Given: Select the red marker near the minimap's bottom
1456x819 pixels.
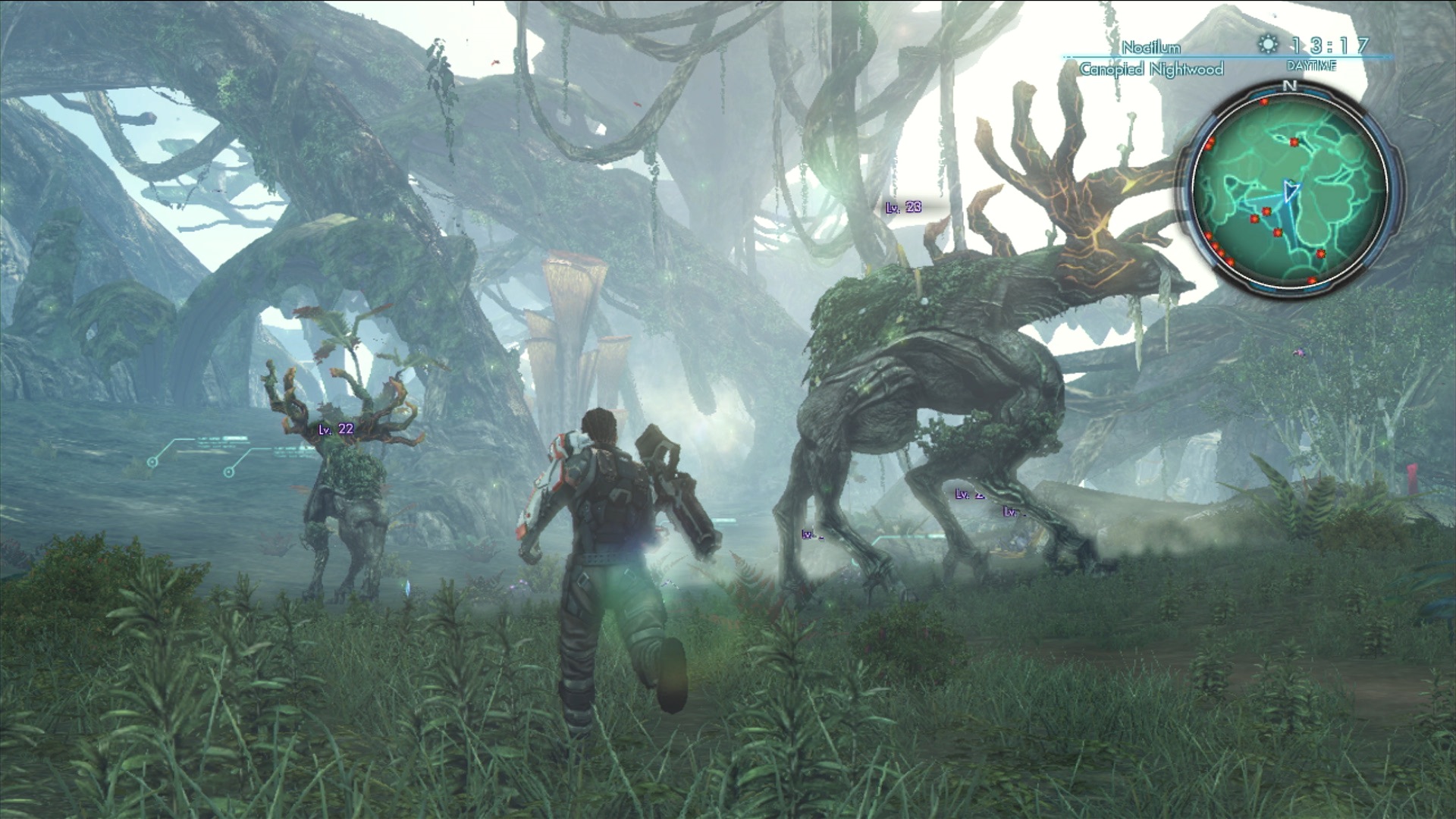Looking at the screenshot, I should (x=1310, y=281).
